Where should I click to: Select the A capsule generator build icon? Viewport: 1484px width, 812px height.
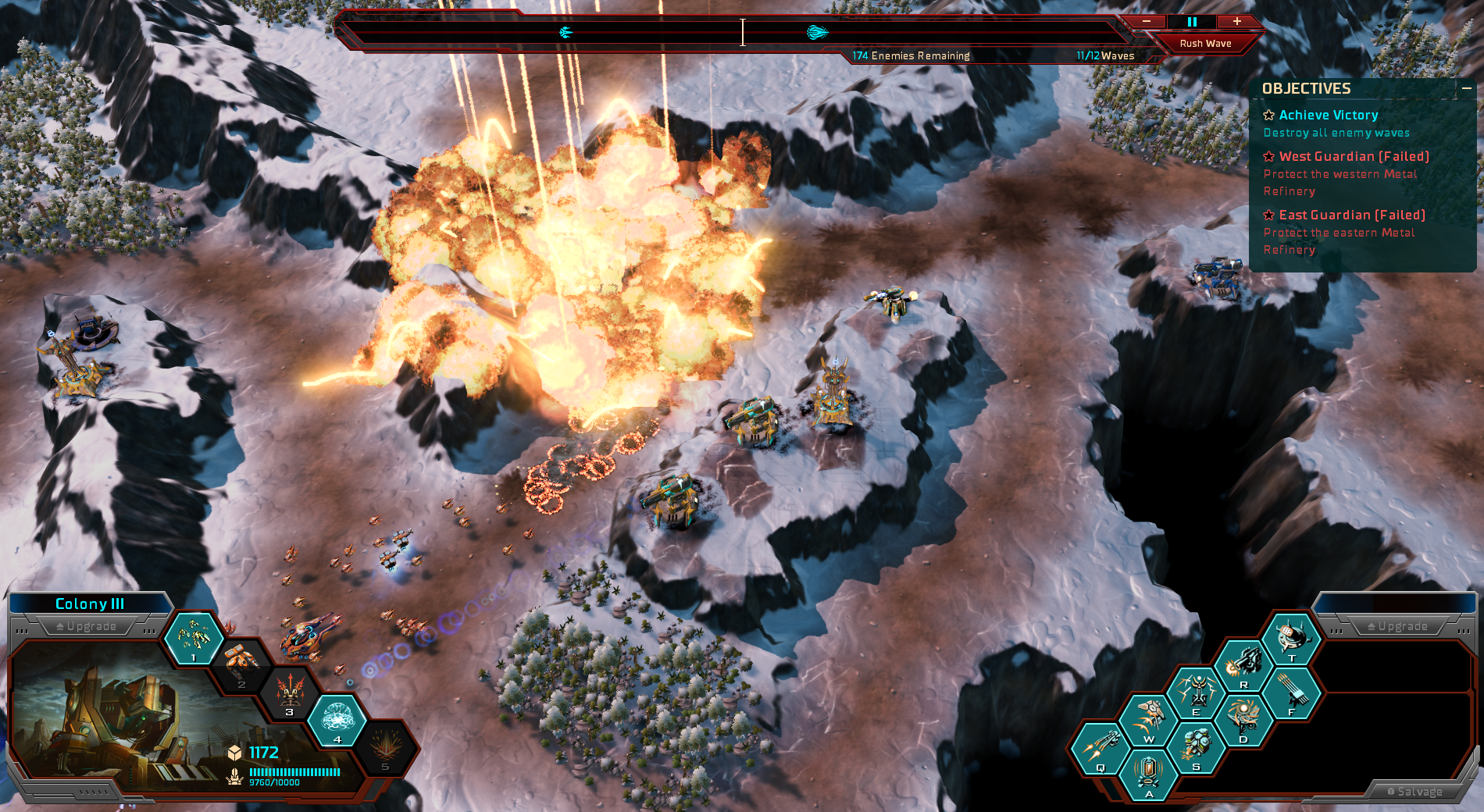(1148, 775)
